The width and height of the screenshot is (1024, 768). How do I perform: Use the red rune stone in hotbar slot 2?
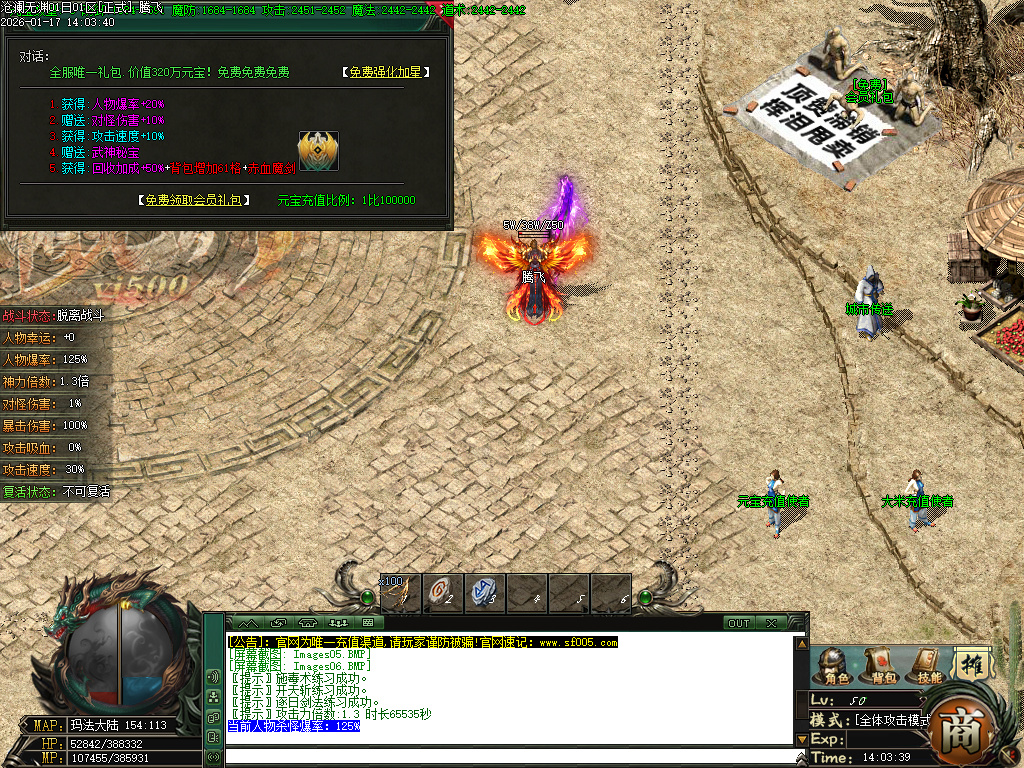coord(442,593)
